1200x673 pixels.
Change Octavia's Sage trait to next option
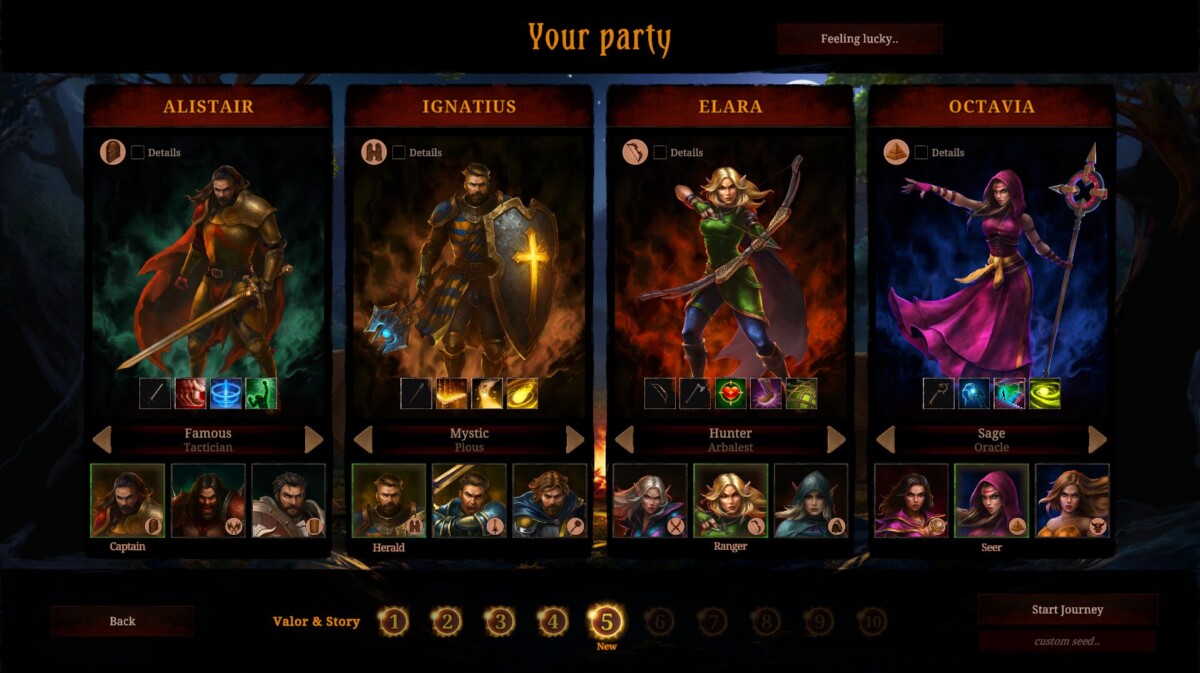tap(1097, 440)
